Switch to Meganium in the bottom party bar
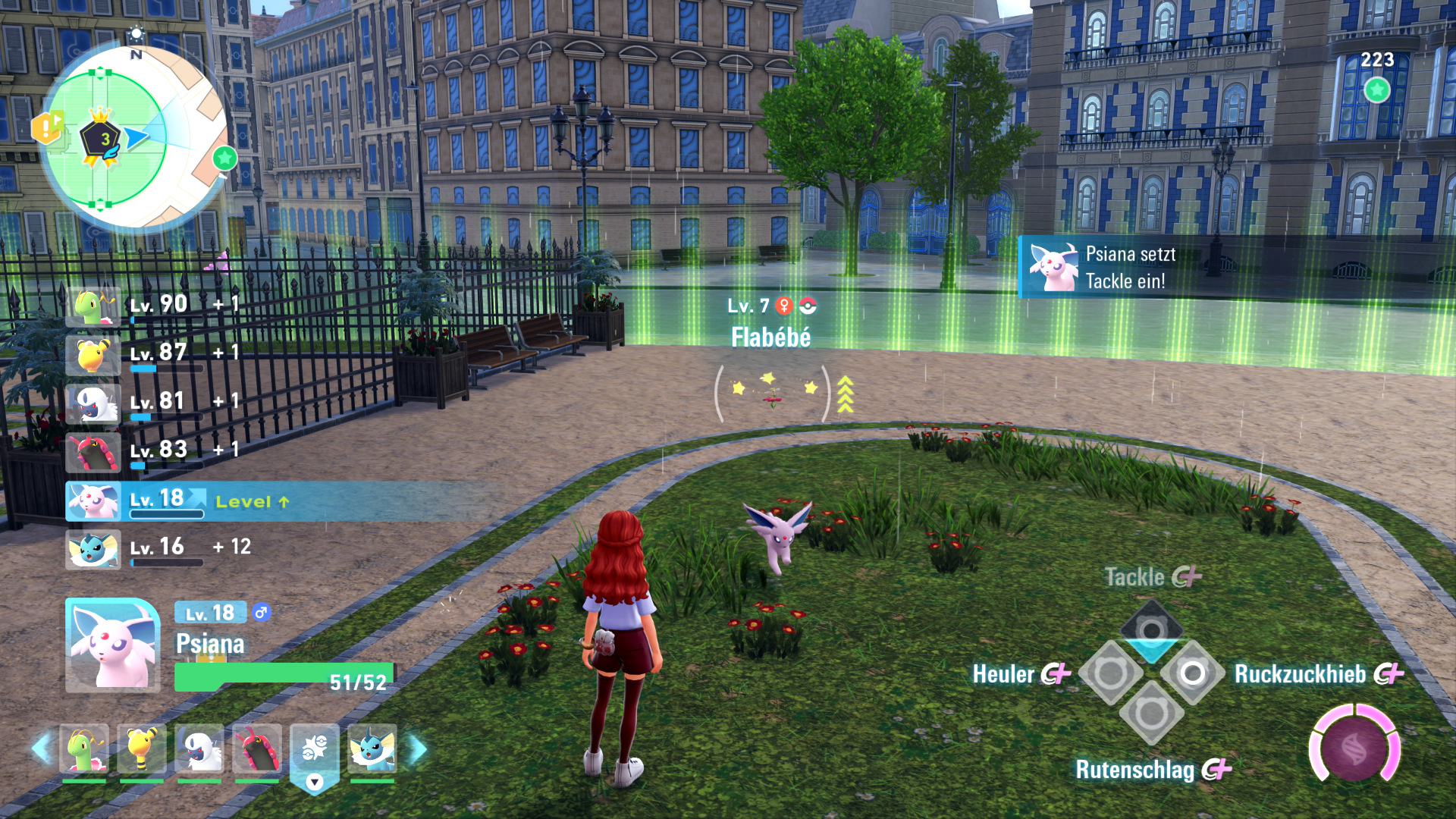 (83, 749)
